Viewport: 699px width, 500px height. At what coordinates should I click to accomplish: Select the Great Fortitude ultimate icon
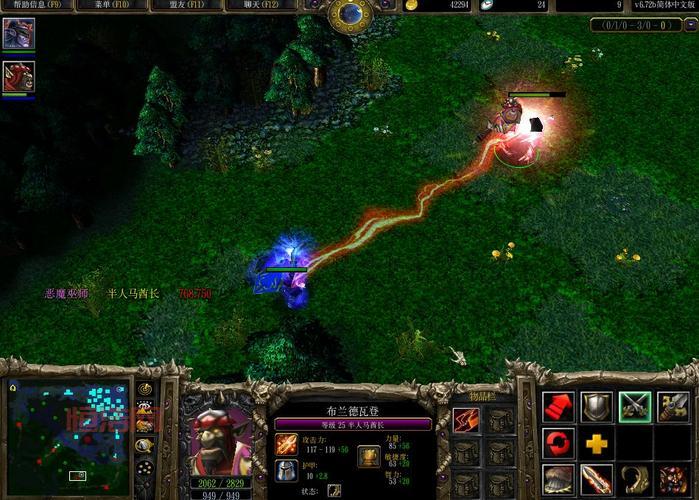673,479
